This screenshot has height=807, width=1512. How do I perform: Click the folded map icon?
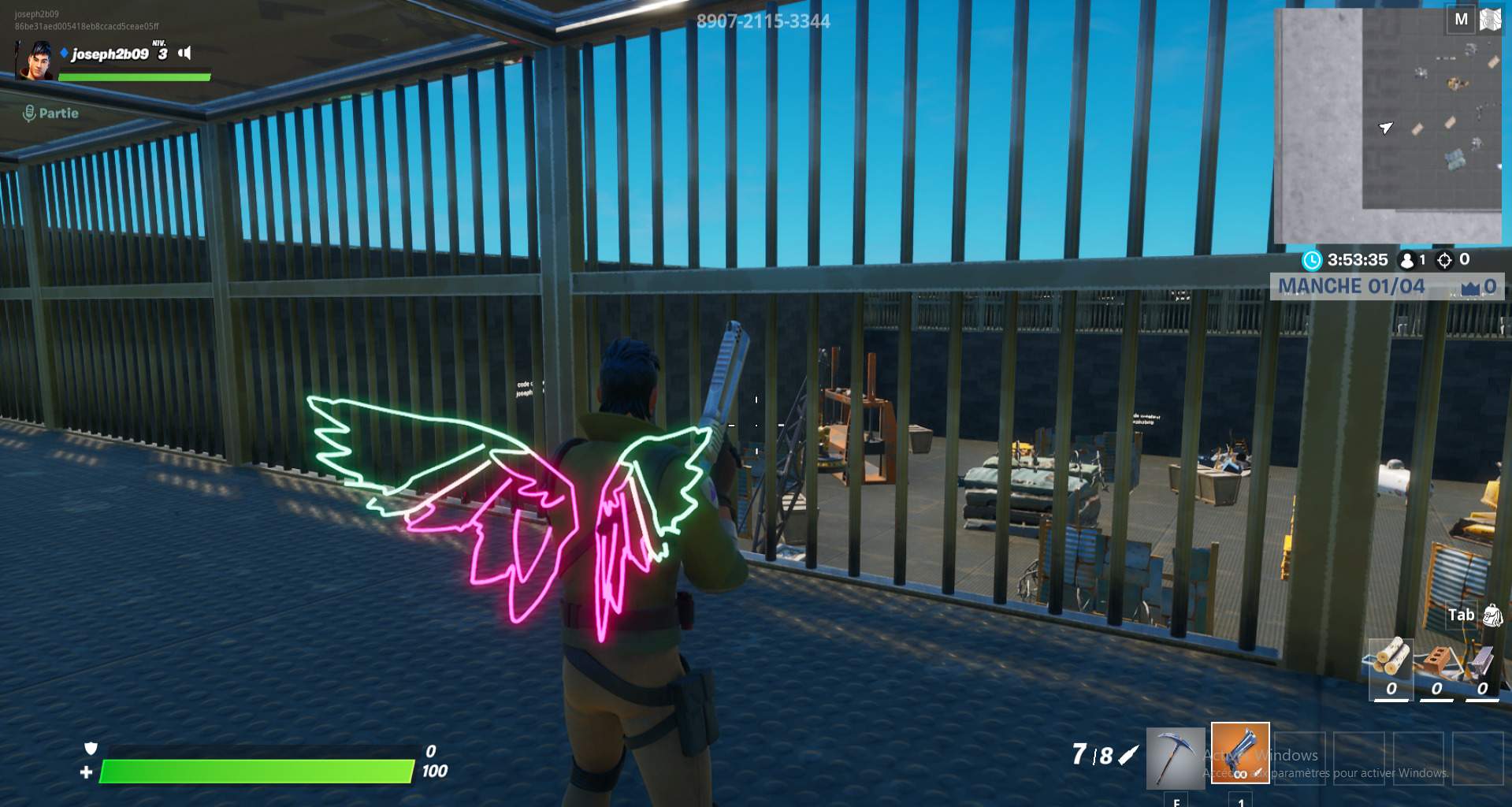(1491, 20)
